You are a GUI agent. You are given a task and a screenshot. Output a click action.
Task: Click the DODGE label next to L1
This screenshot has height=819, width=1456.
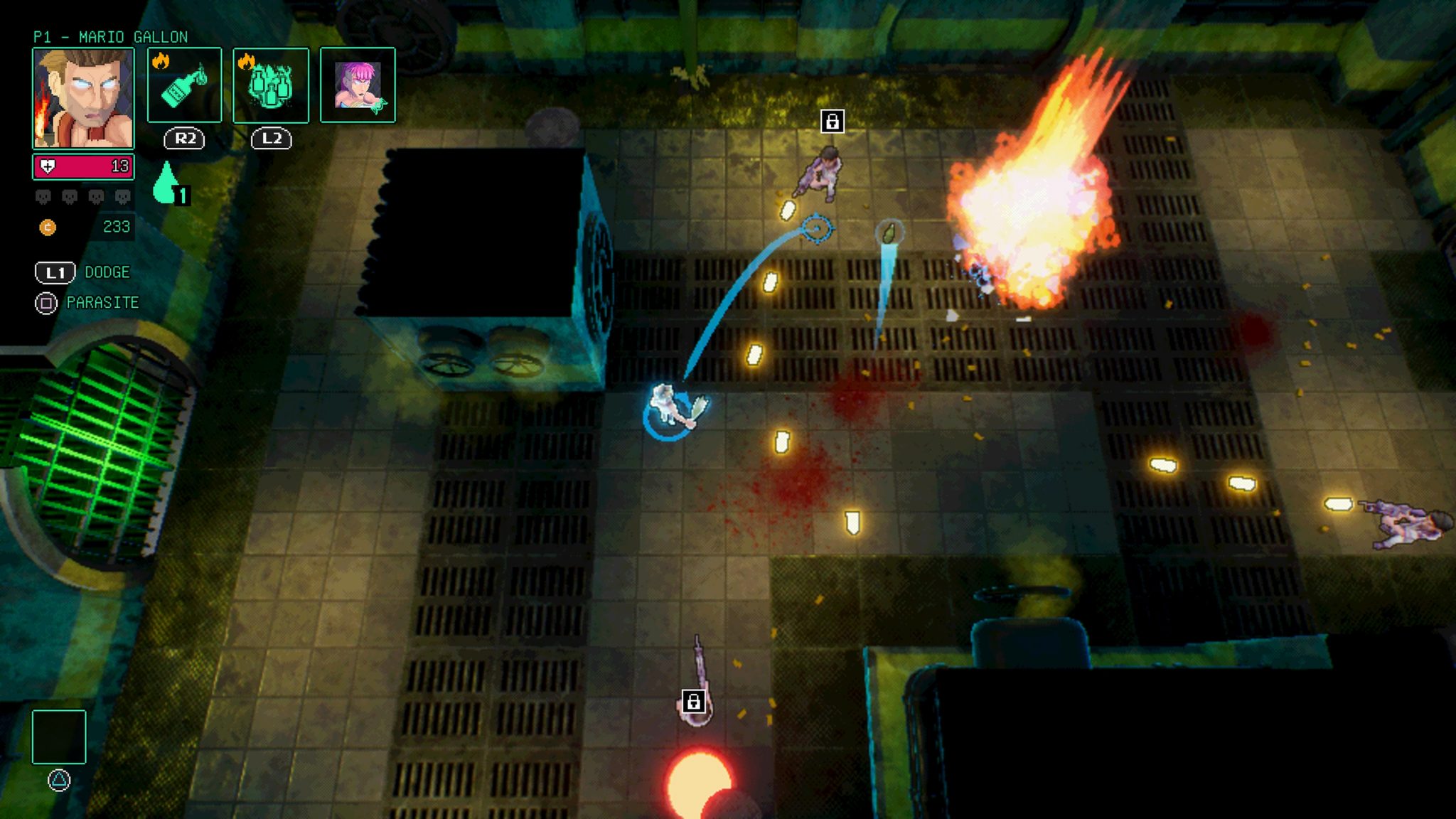pos(107,272)
